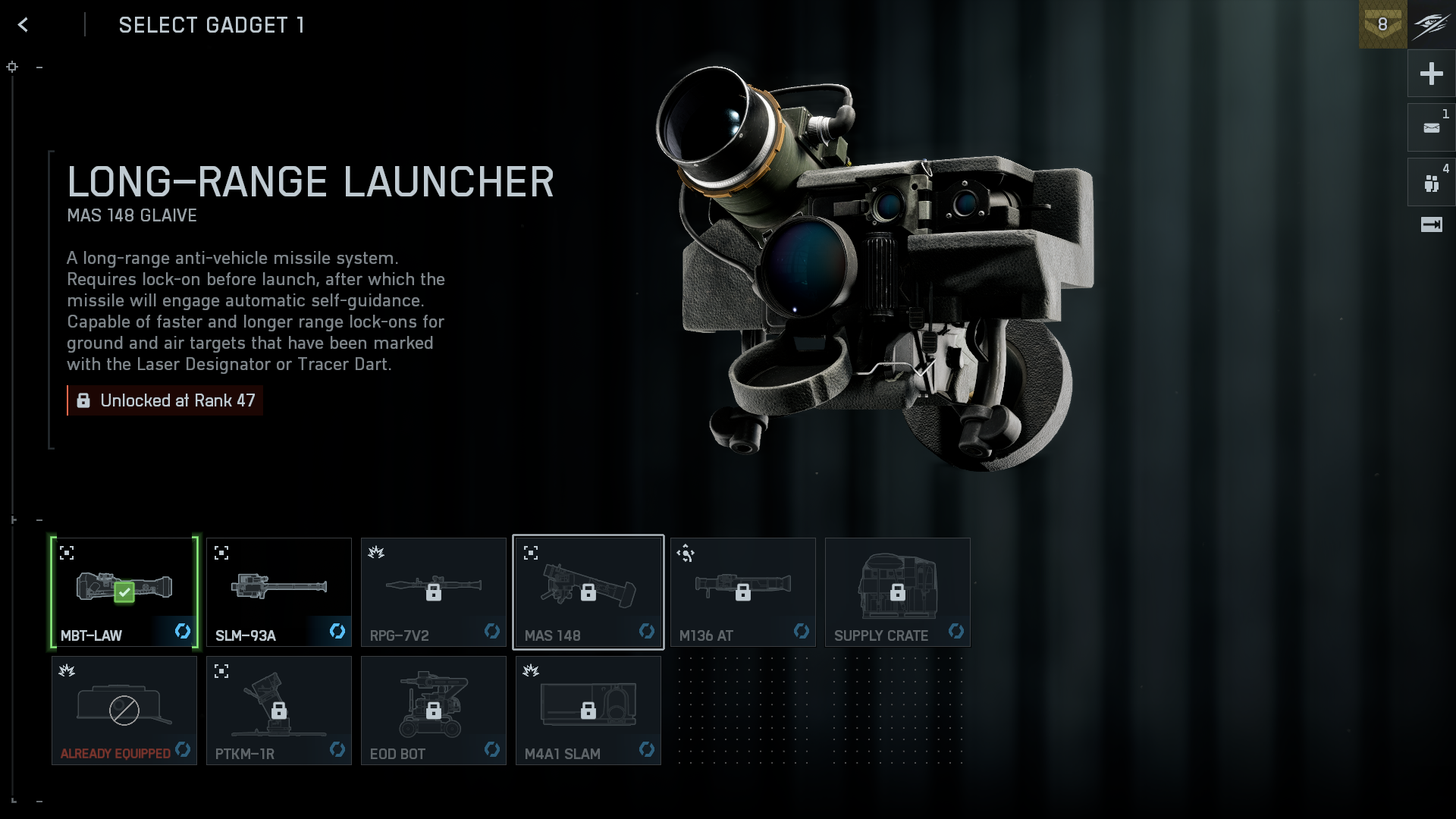Choose the EOD Bot gadget tile
1456x819 pixels.
pyautogui.click(x=434, y=711)
